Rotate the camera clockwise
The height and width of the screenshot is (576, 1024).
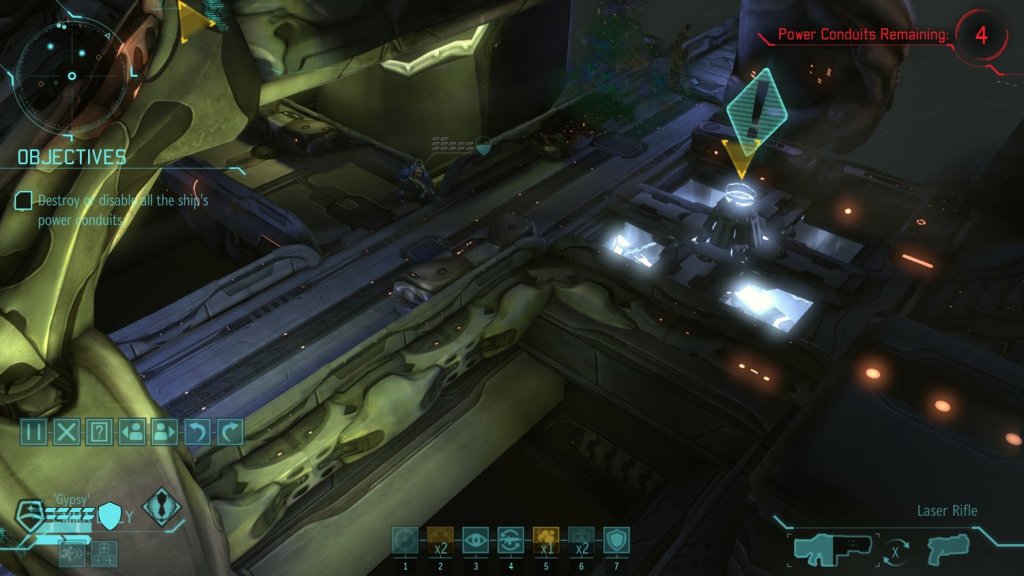(x=230, y=432)
